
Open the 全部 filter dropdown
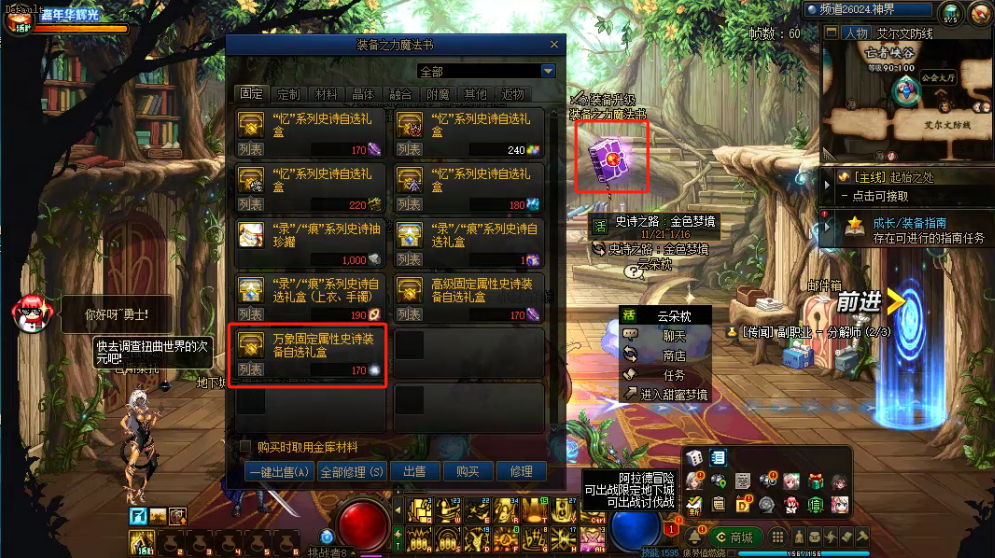(x=547, y=72)
